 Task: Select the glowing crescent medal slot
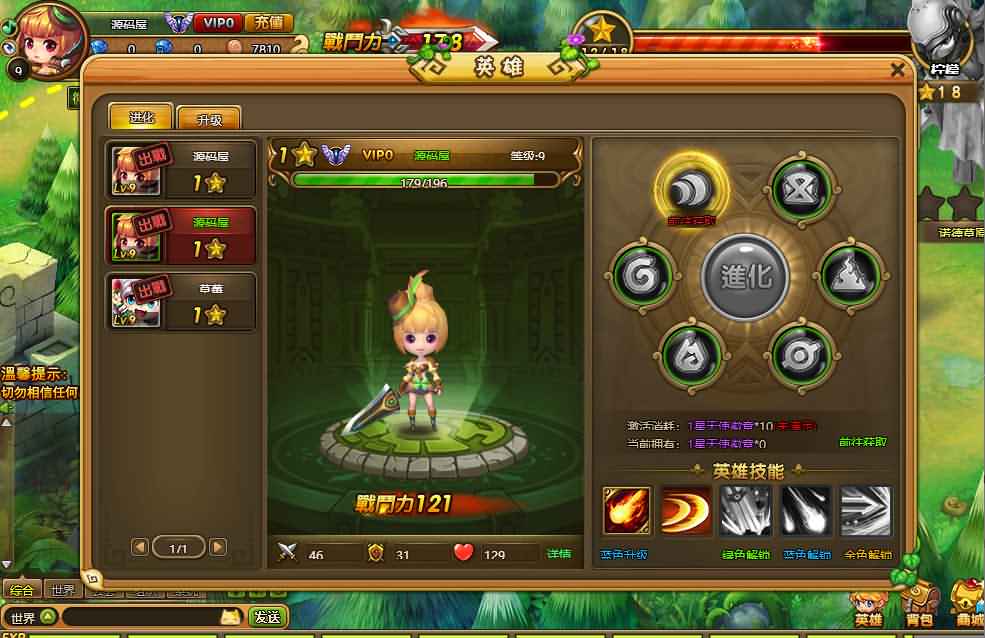691,188
